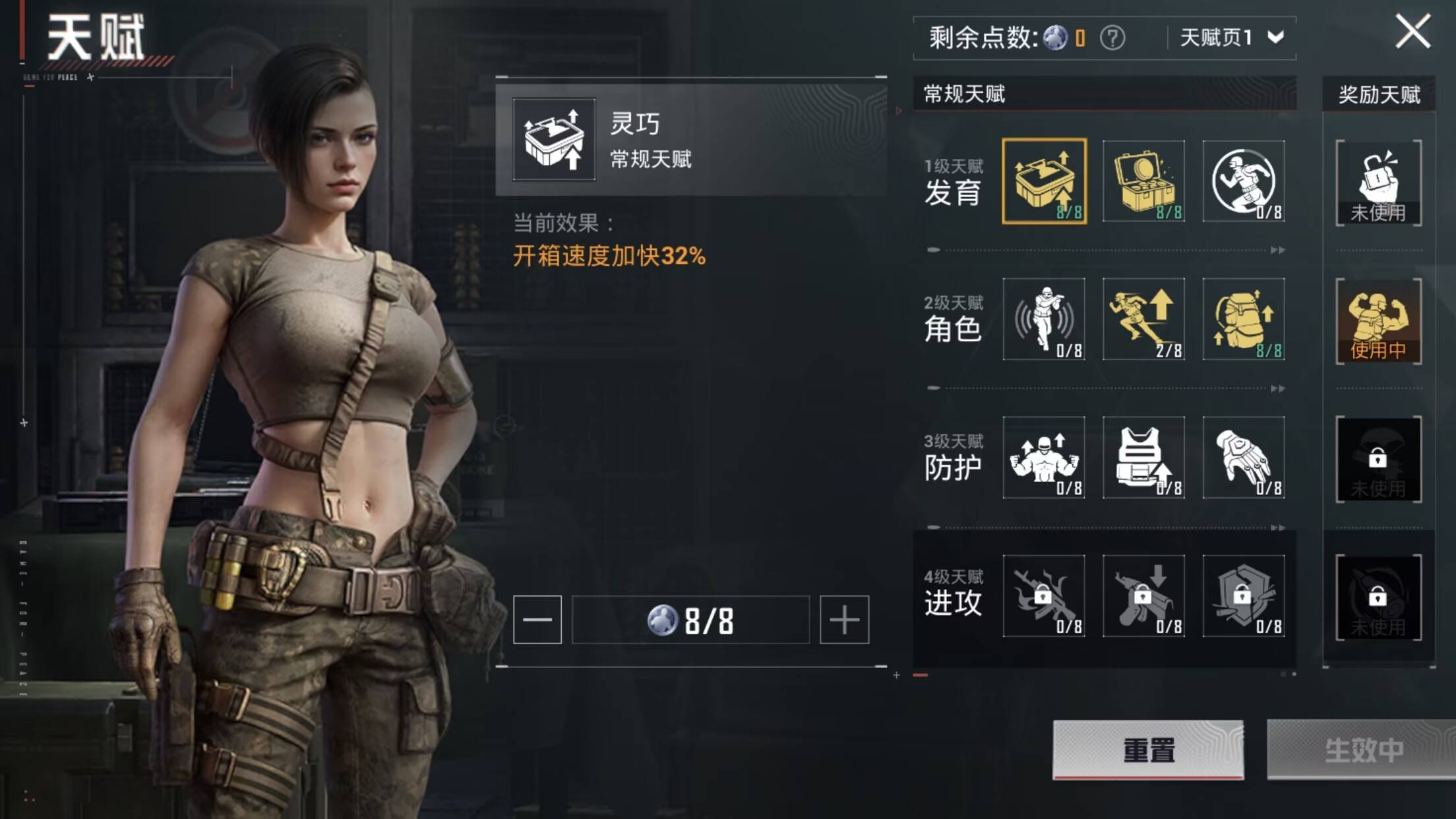
Task: Click the locked 未使用 reward talent at bottom
Action: click(x=1378, y=597)
